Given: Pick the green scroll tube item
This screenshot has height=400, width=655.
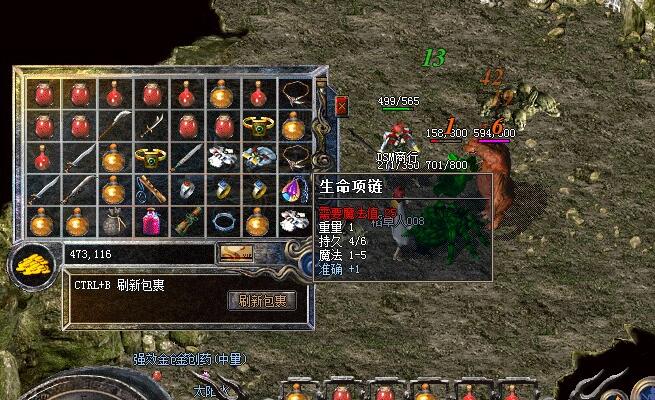Looking at the screenshot, I should tap(185, 220).
